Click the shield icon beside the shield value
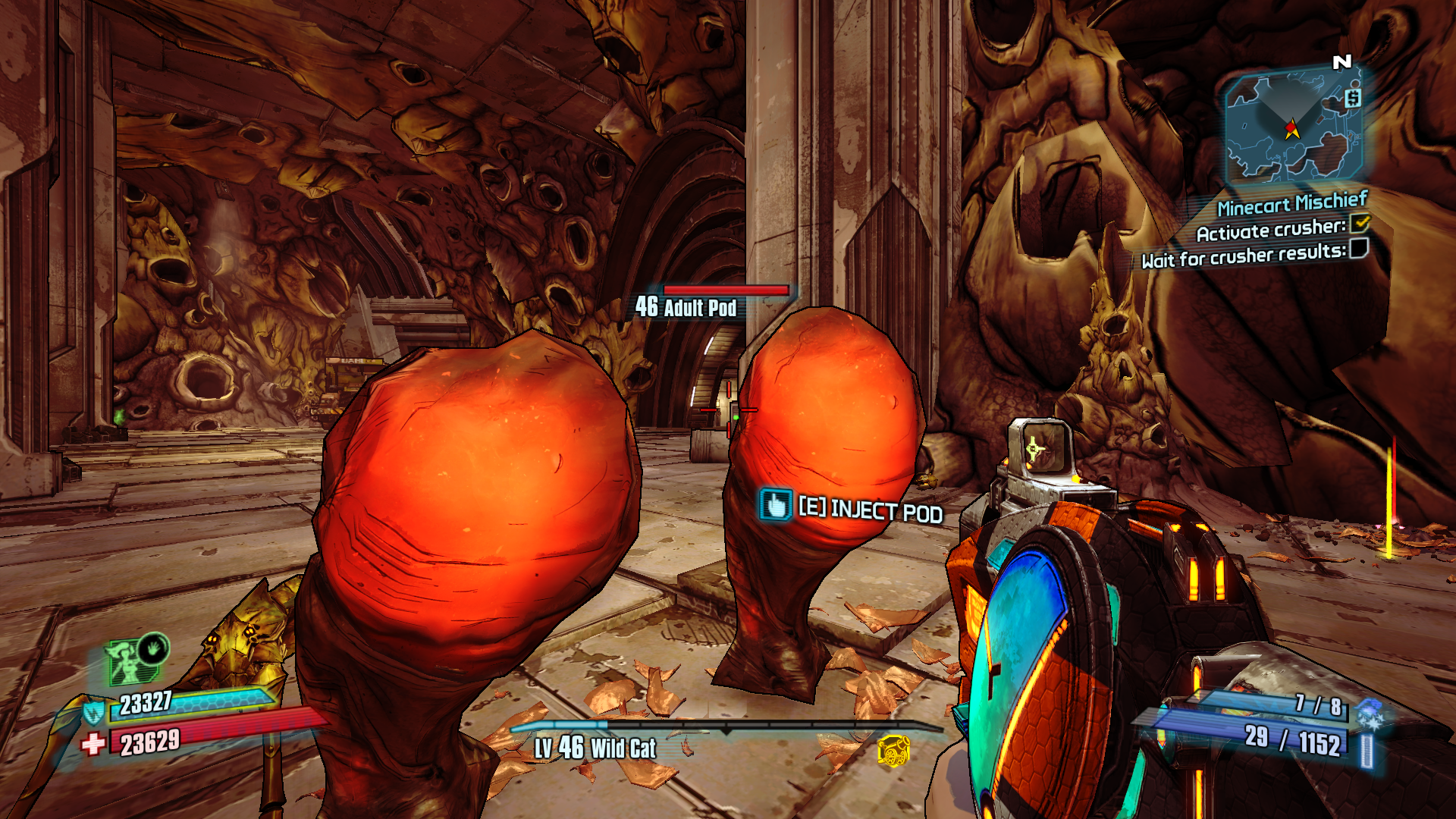Image resolution: width=1456 pixels, height=819 pixels. point(93,713)
